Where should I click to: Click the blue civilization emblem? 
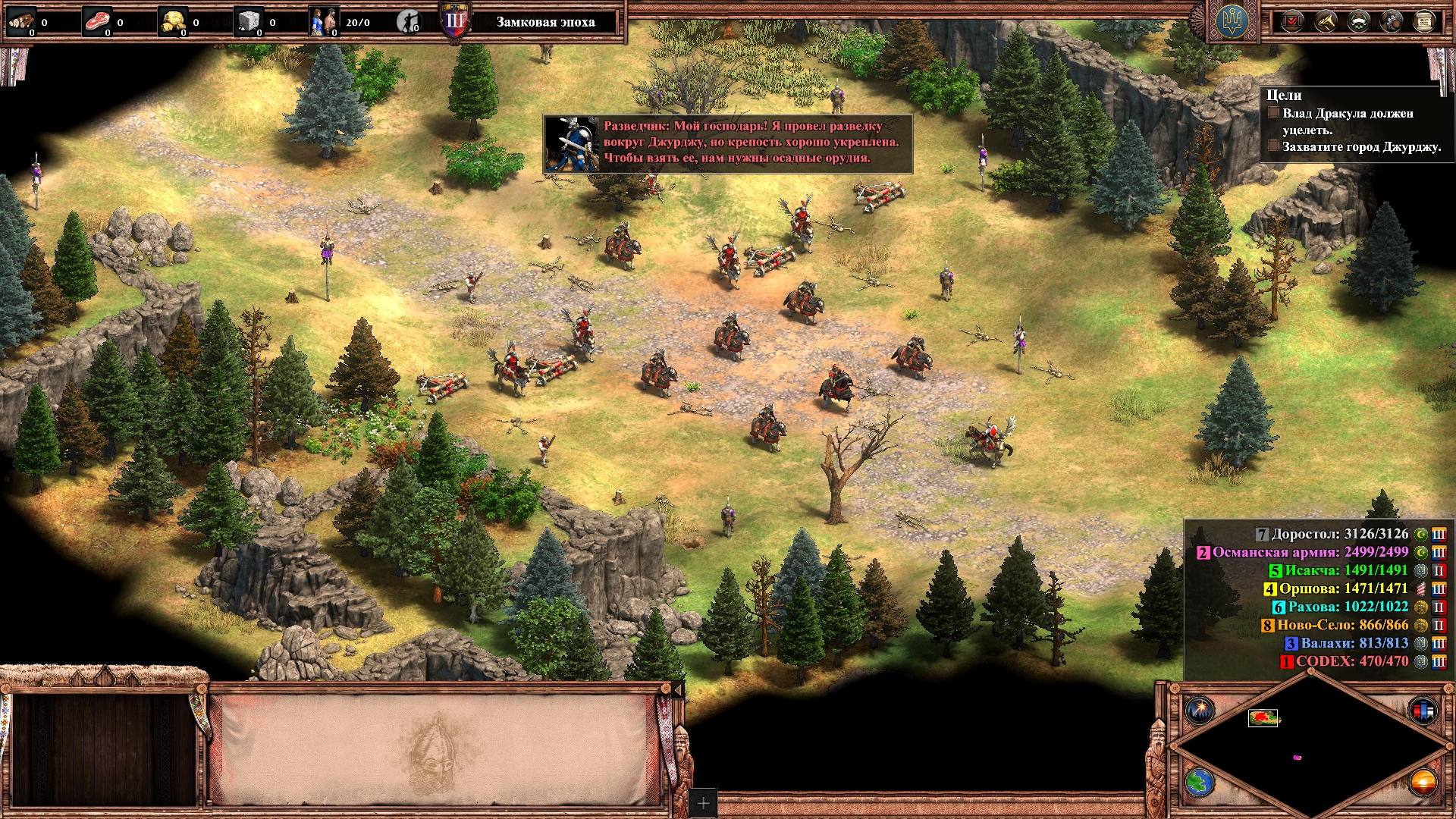coord(1232,22)
